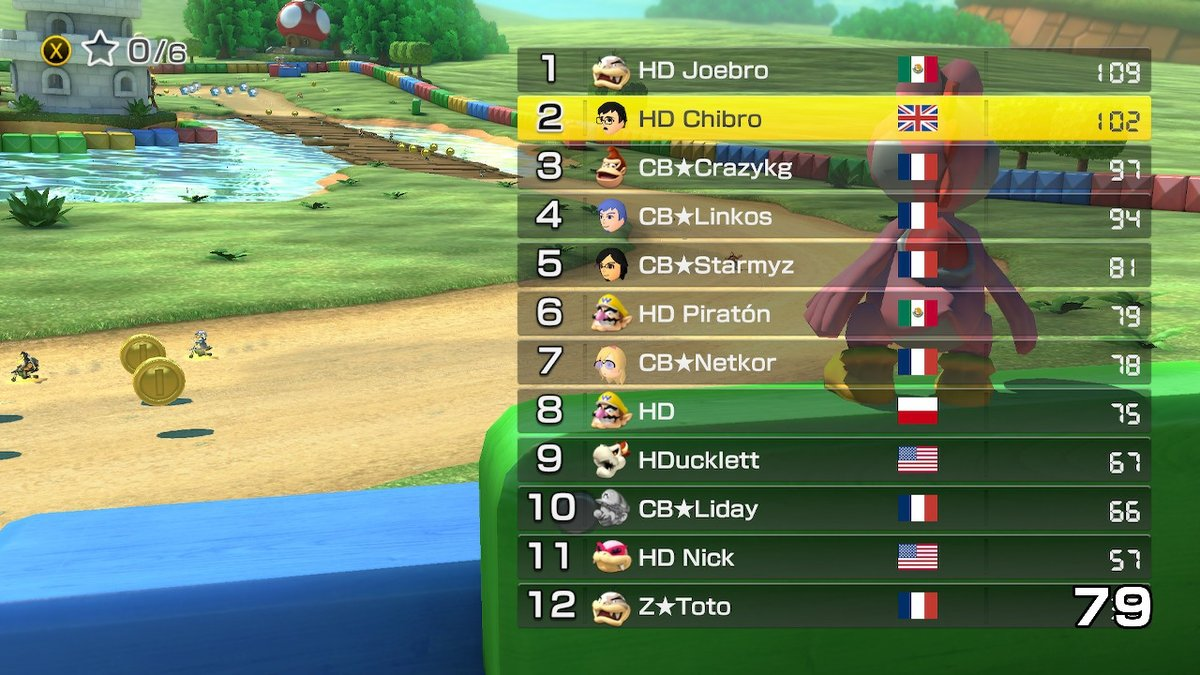Choose CB★Netkor's standings row

click(x=833, y=362)
